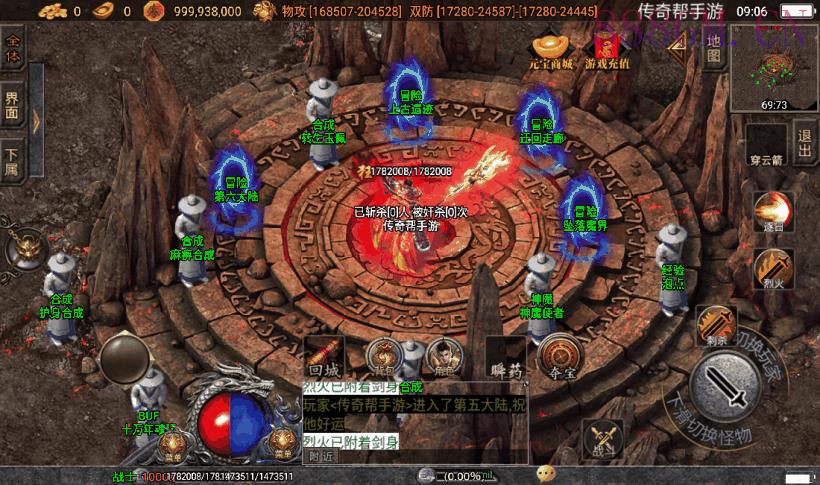Open the 角色 character portrait icon
The height and width of the screenshot is (485, 820).
[442, 357]
